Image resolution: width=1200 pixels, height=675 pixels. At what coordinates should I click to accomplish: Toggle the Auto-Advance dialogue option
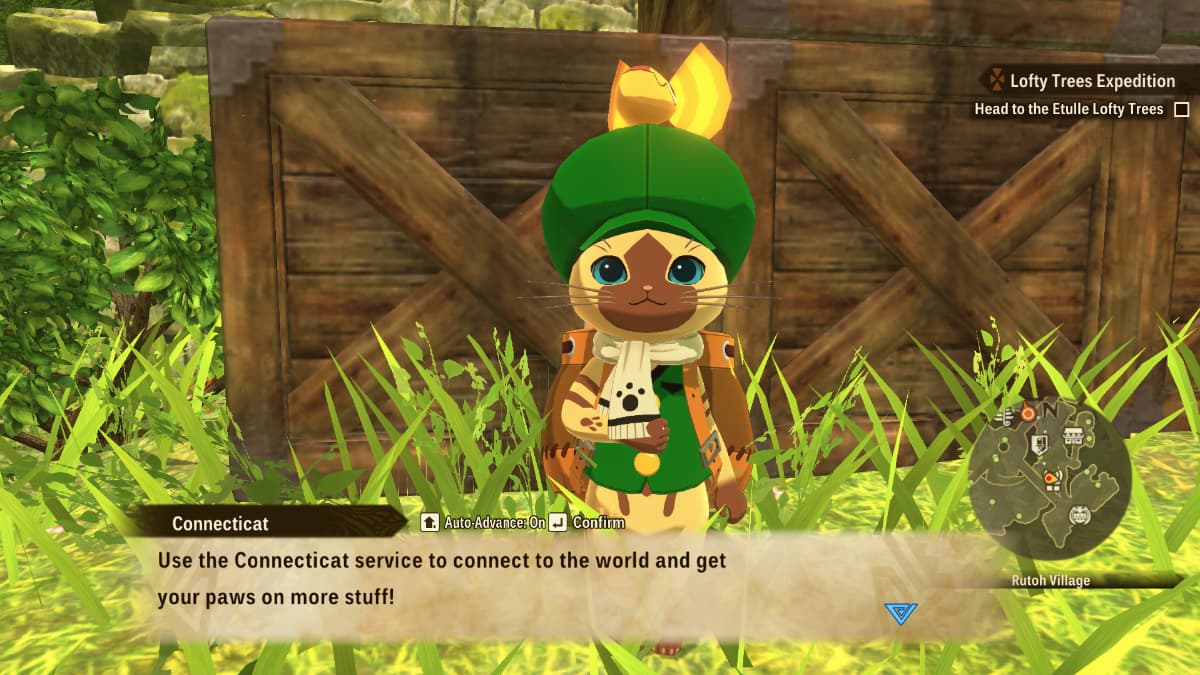pyautogui.click(x=484, y=522)
